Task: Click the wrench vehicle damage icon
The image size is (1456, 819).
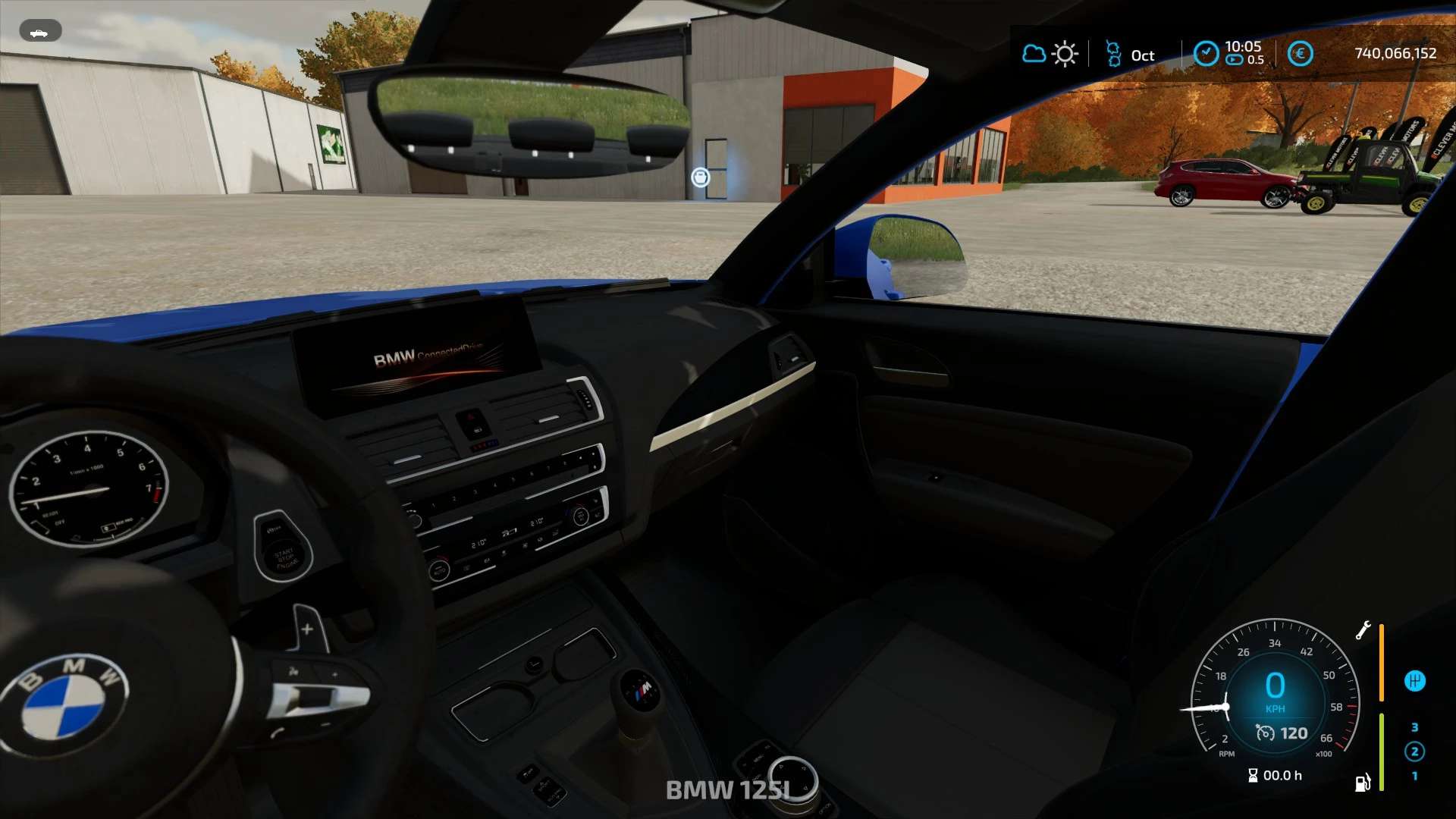Action: click(1363, 630)
